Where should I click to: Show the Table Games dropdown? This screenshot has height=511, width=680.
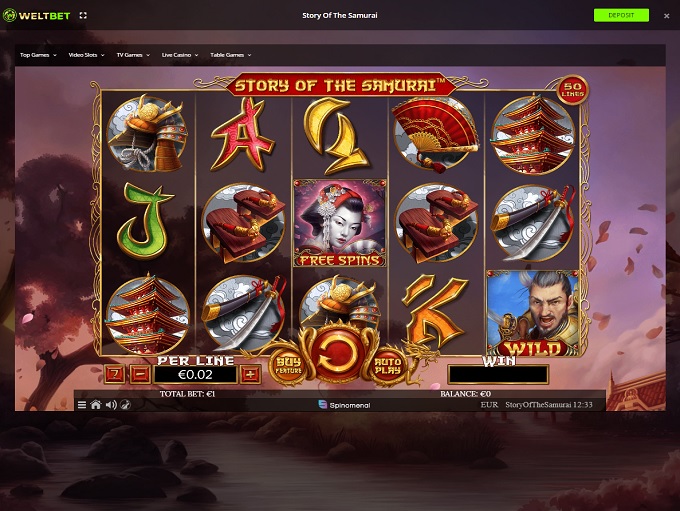[x=230, y=55]
